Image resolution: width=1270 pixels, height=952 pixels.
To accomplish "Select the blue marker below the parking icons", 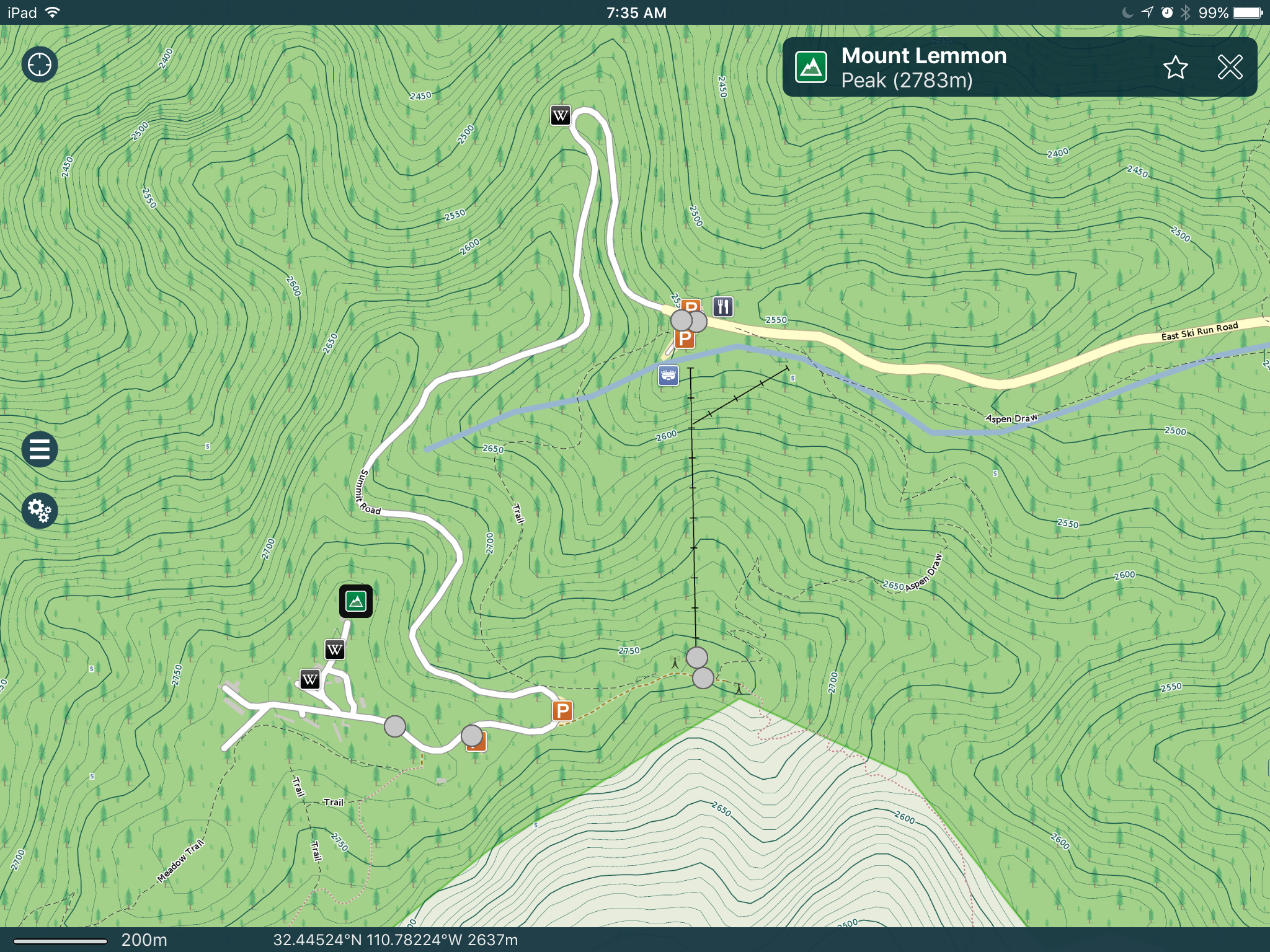I will (x=668, y=375).
